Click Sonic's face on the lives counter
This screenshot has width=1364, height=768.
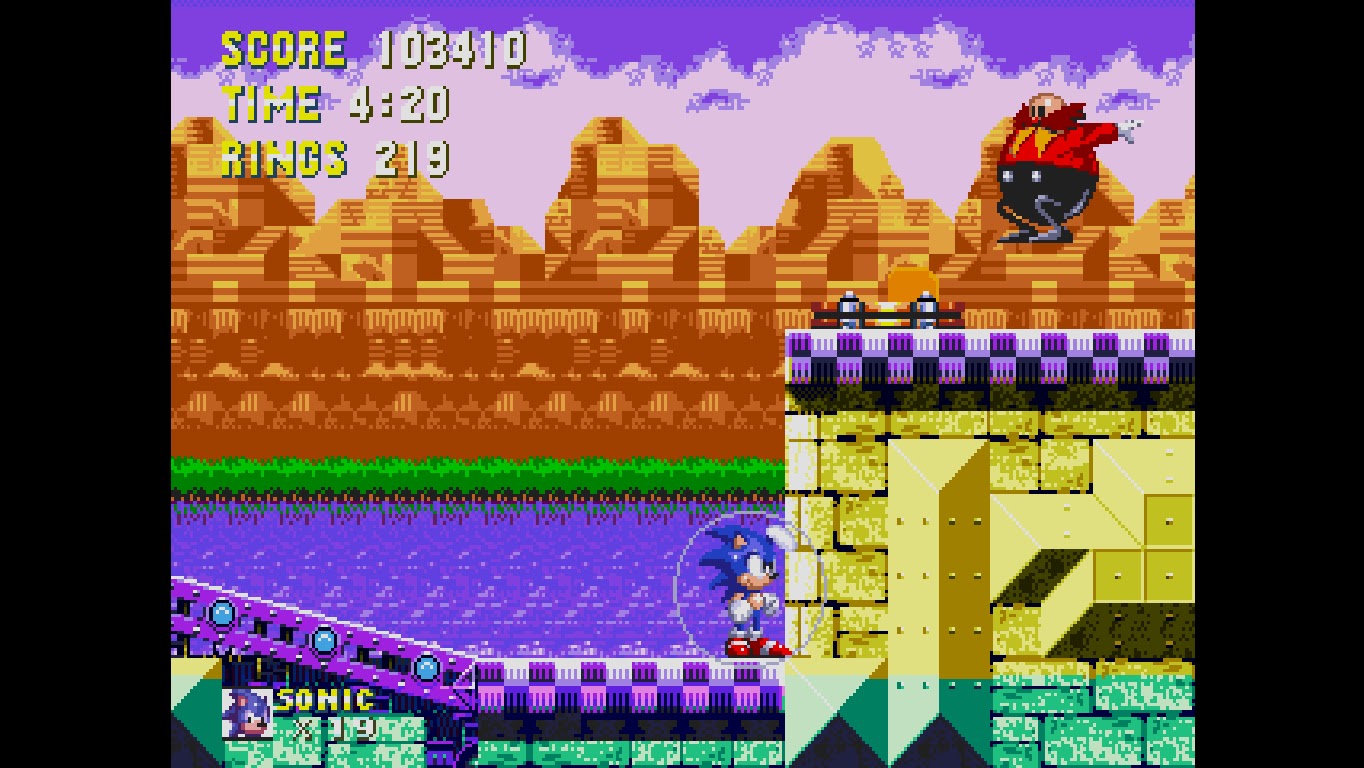point(248,714)
